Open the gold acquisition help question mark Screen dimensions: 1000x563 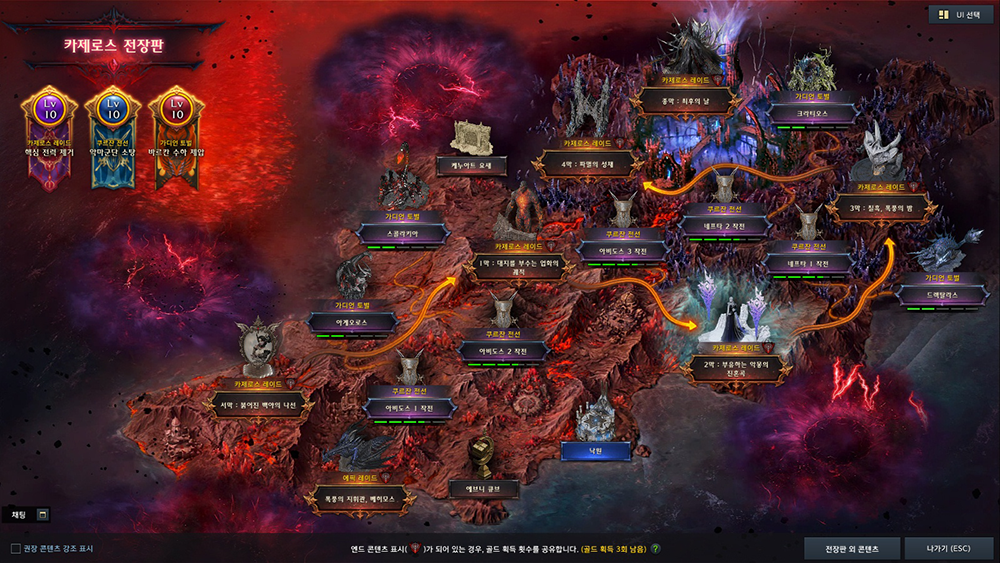pos(656,549)
